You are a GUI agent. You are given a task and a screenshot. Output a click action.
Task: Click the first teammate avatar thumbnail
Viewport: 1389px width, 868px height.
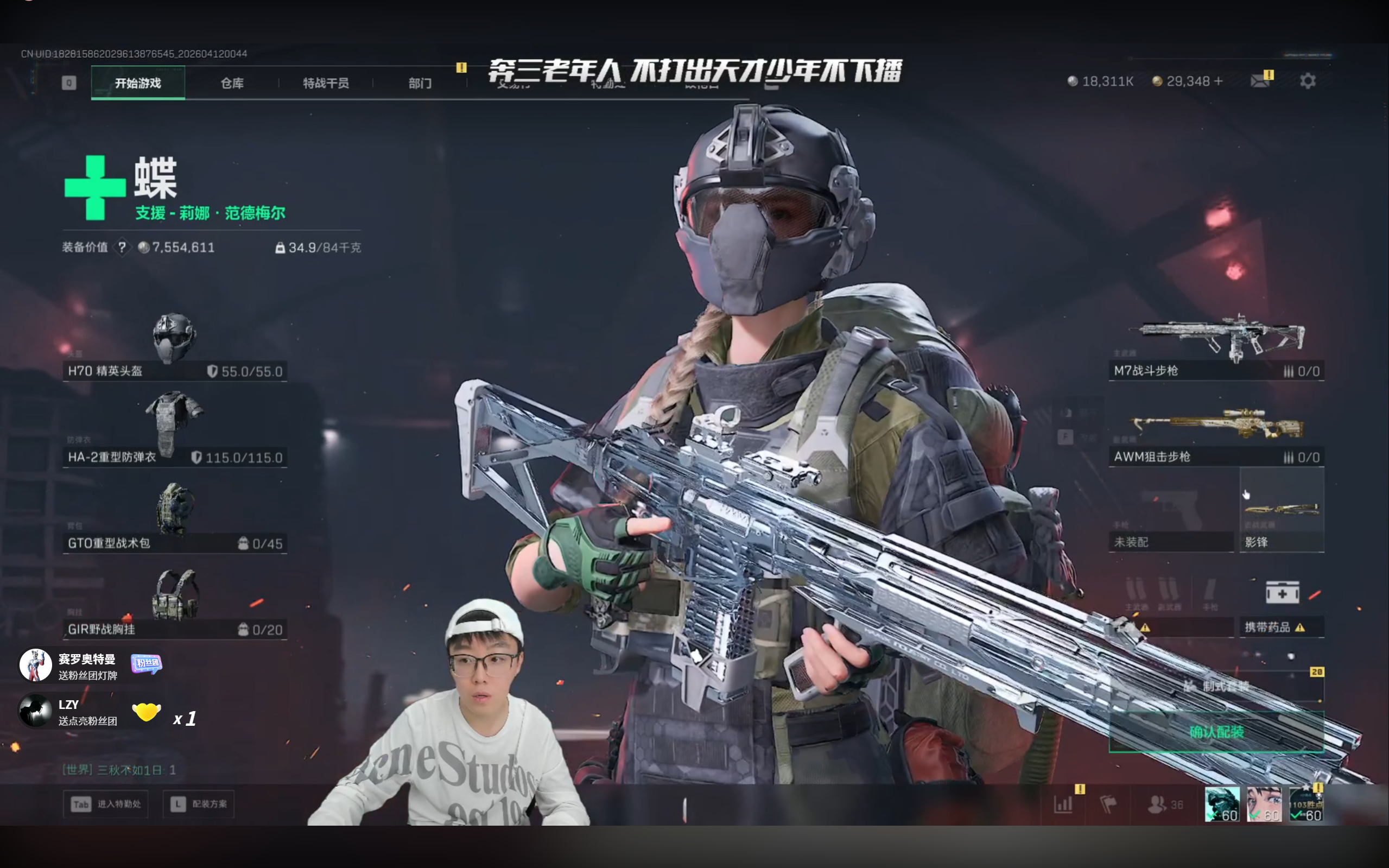point(1223,804)
